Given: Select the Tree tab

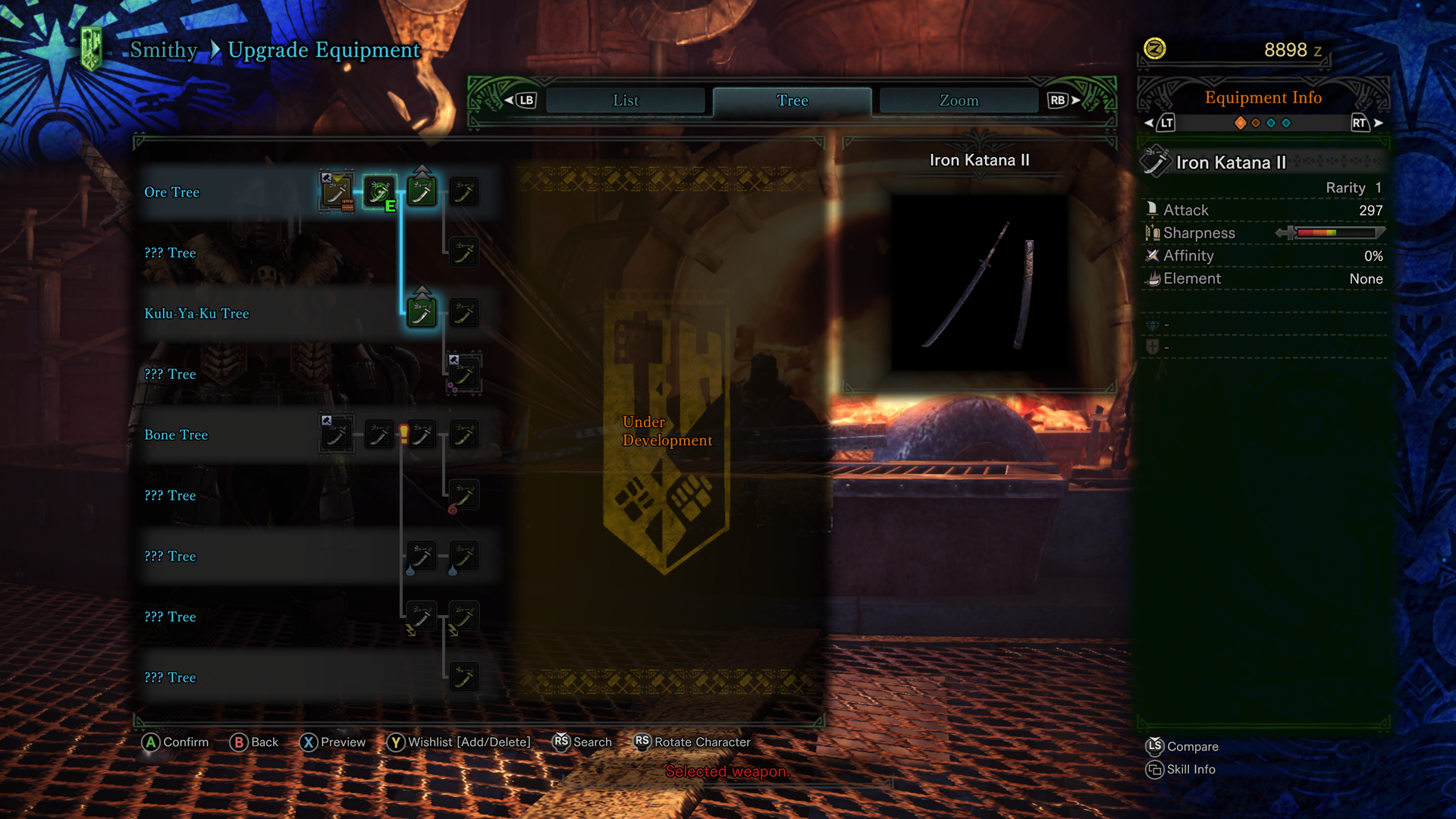Looking at the screenshot, I should [x=792, y=100].
